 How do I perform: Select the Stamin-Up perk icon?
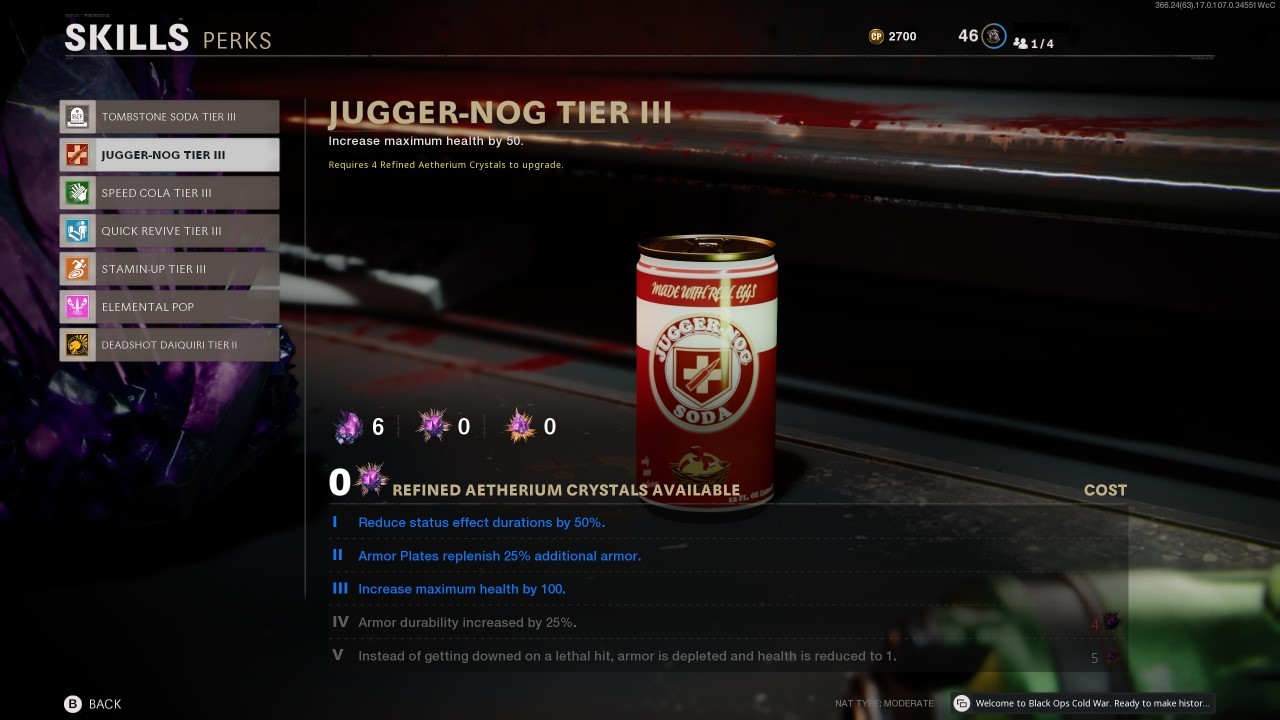[77, 268]
